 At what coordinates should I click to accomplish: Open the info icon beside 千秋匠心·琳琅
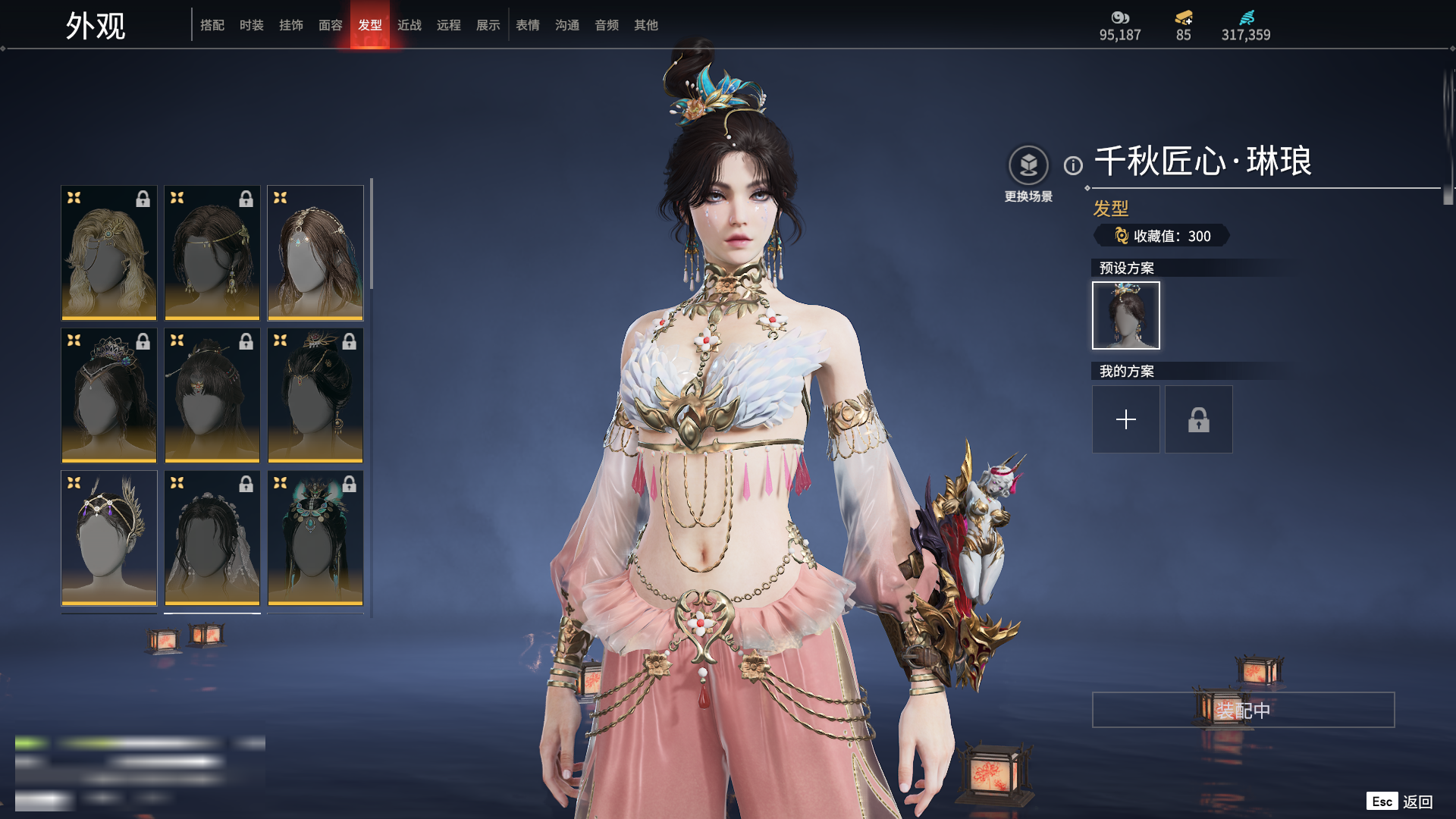click(1073, 165)
